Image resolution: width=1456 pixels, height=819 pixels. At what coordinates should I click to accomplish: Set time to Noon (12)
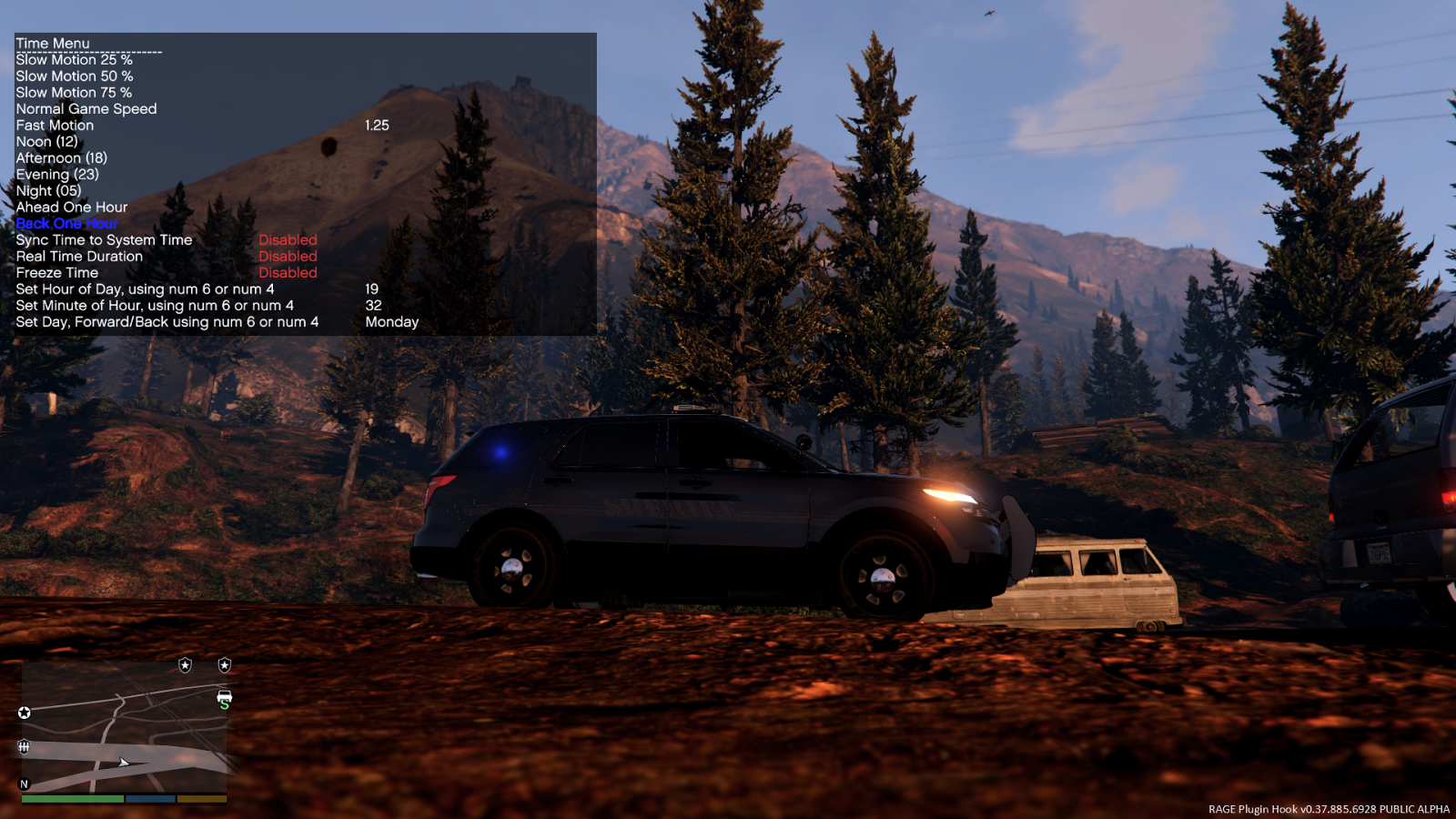click(x=46, y=142)
